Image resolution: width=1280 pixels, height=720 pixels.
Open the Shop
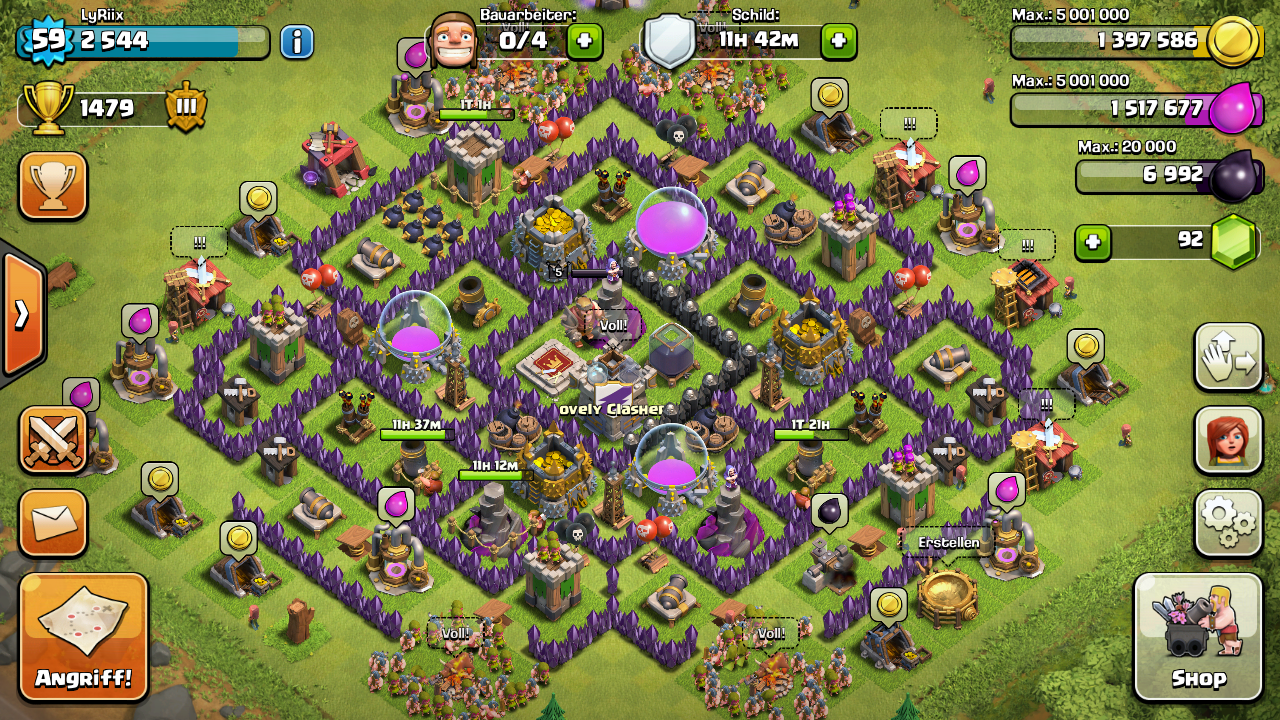point(1198,637)
